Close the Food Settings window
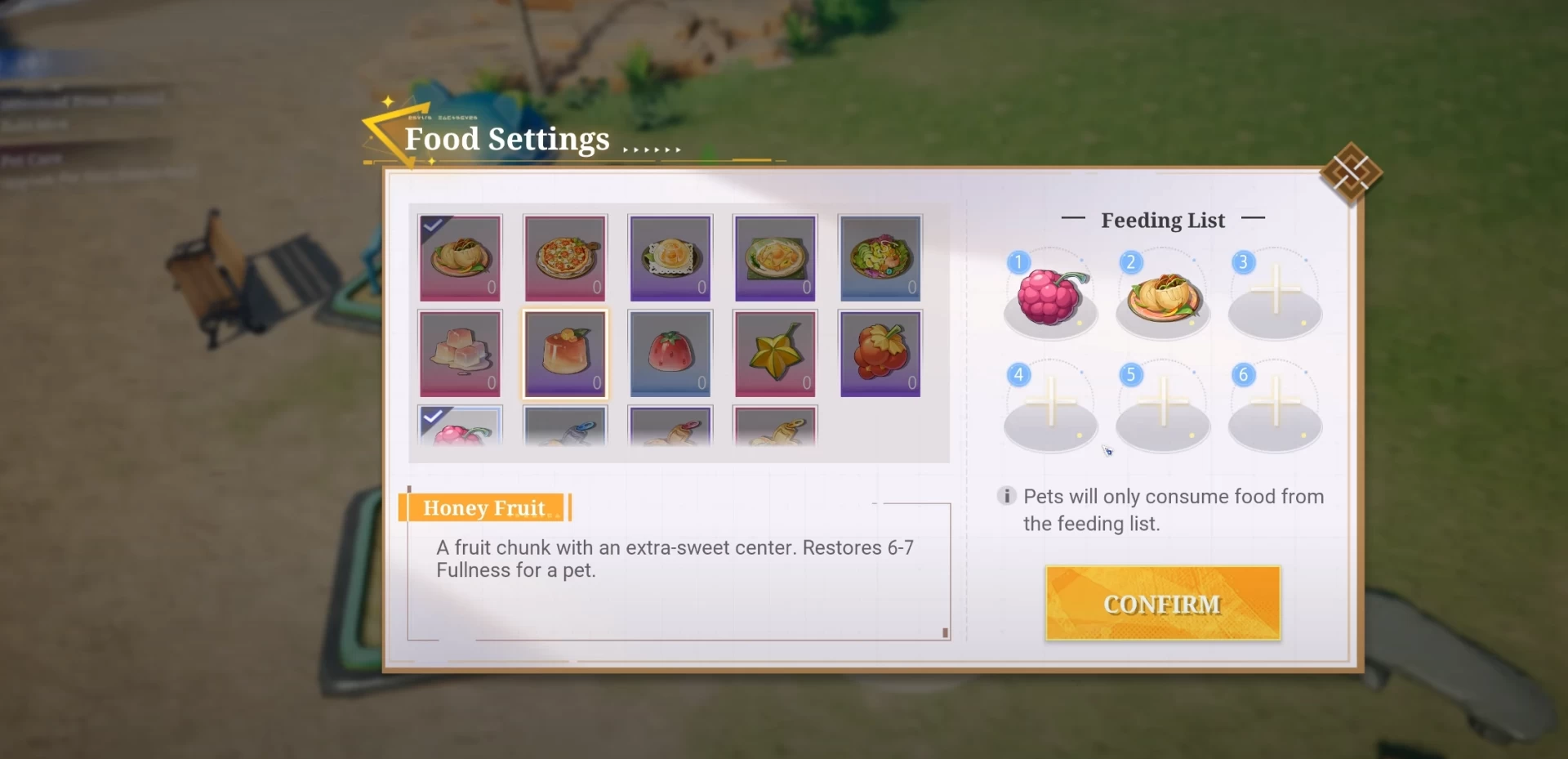Image resolution: width=1568 pixels, height=759 pixels. (x=1351, y=172)
